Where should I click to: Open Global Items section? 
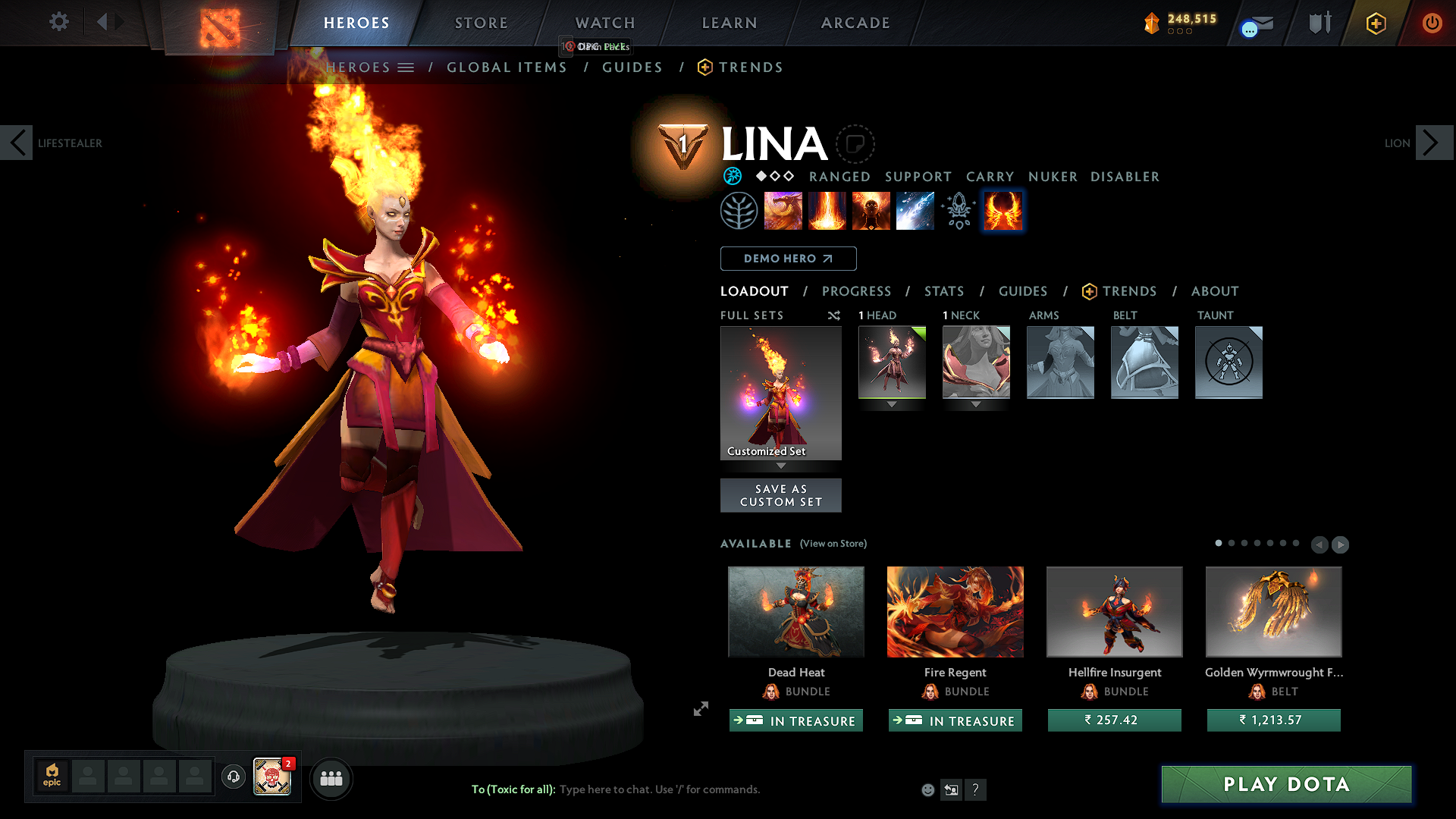point(507,67)
